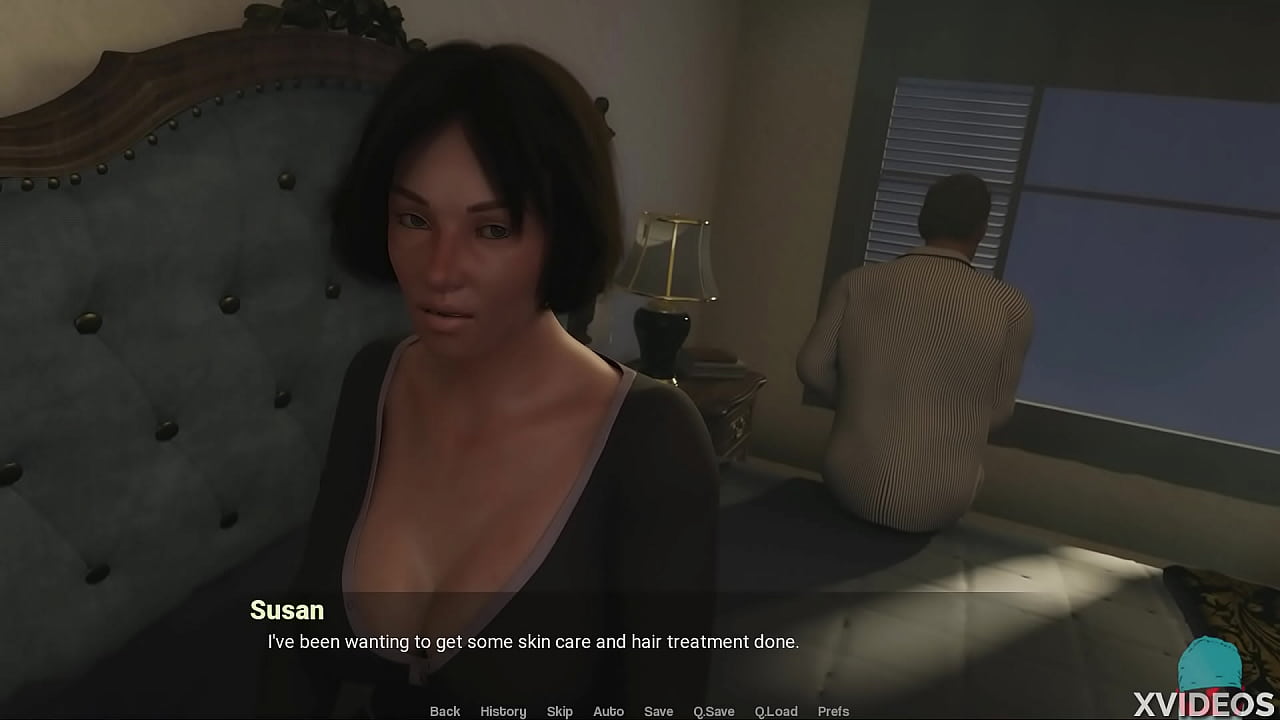Disable Skip by clicking Skip again
The width and height of the screenshot is (1280, 720).
click(x=560, y=711)
